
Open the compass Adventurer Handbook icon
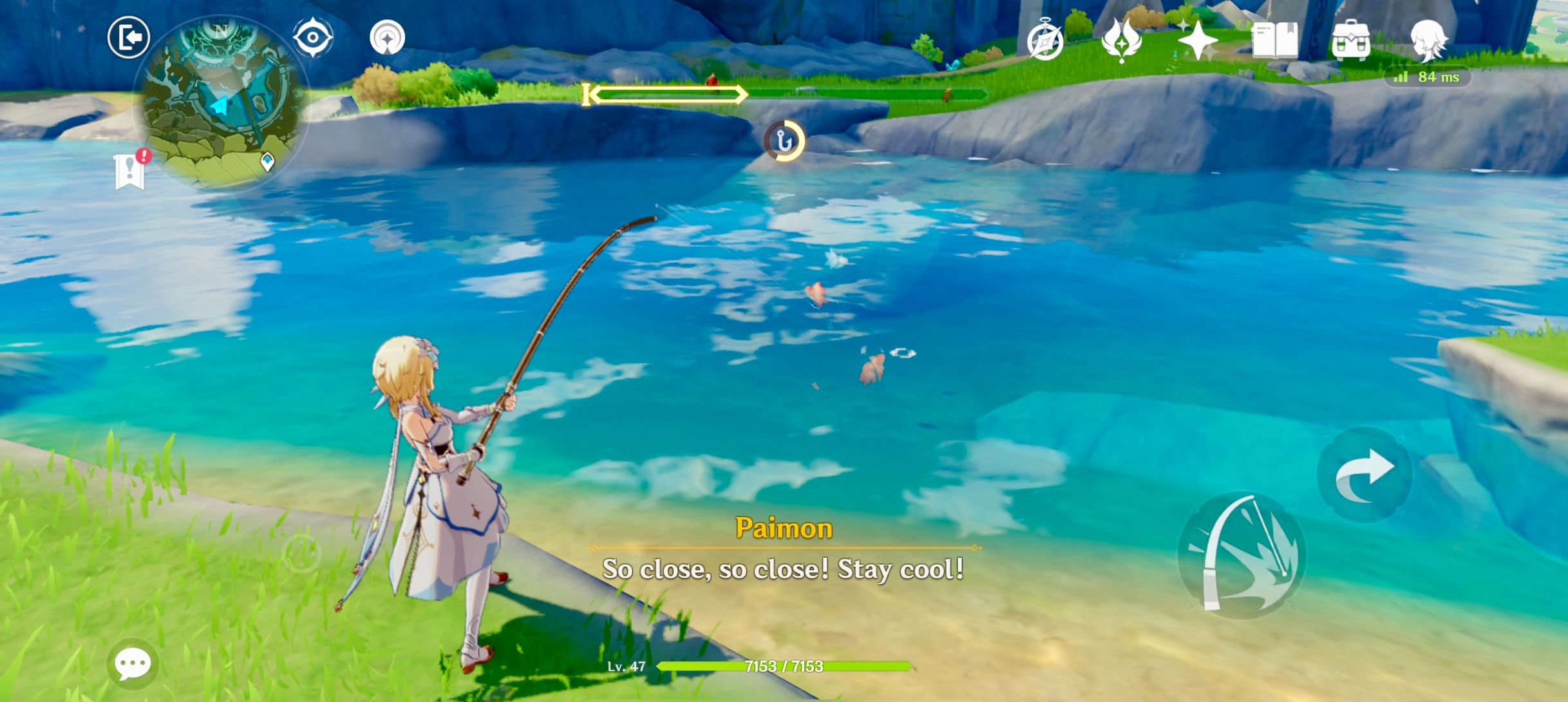coord(1044,43)
